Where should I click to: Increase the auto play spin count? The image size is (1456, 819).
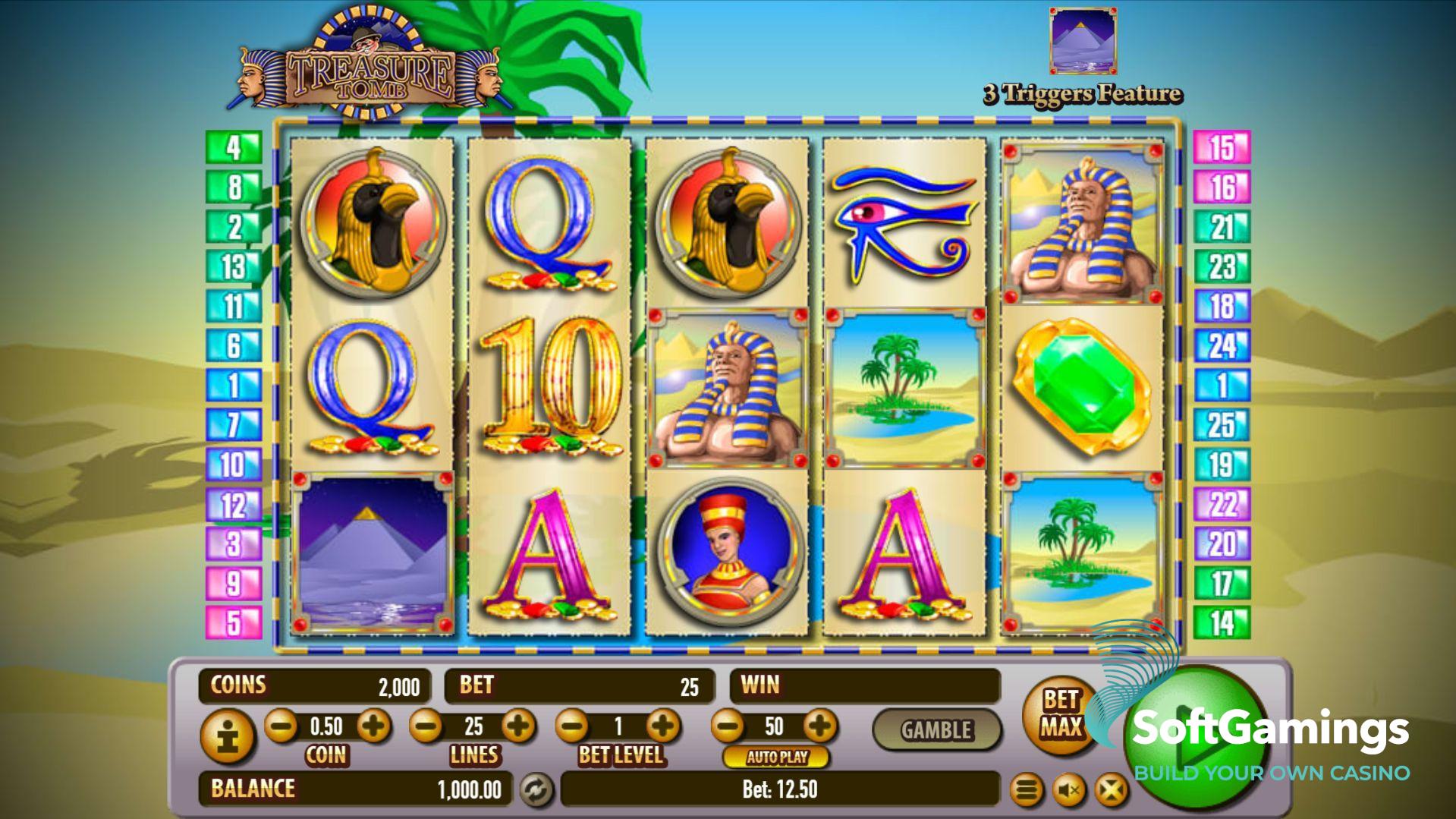[x=819, y=726]
